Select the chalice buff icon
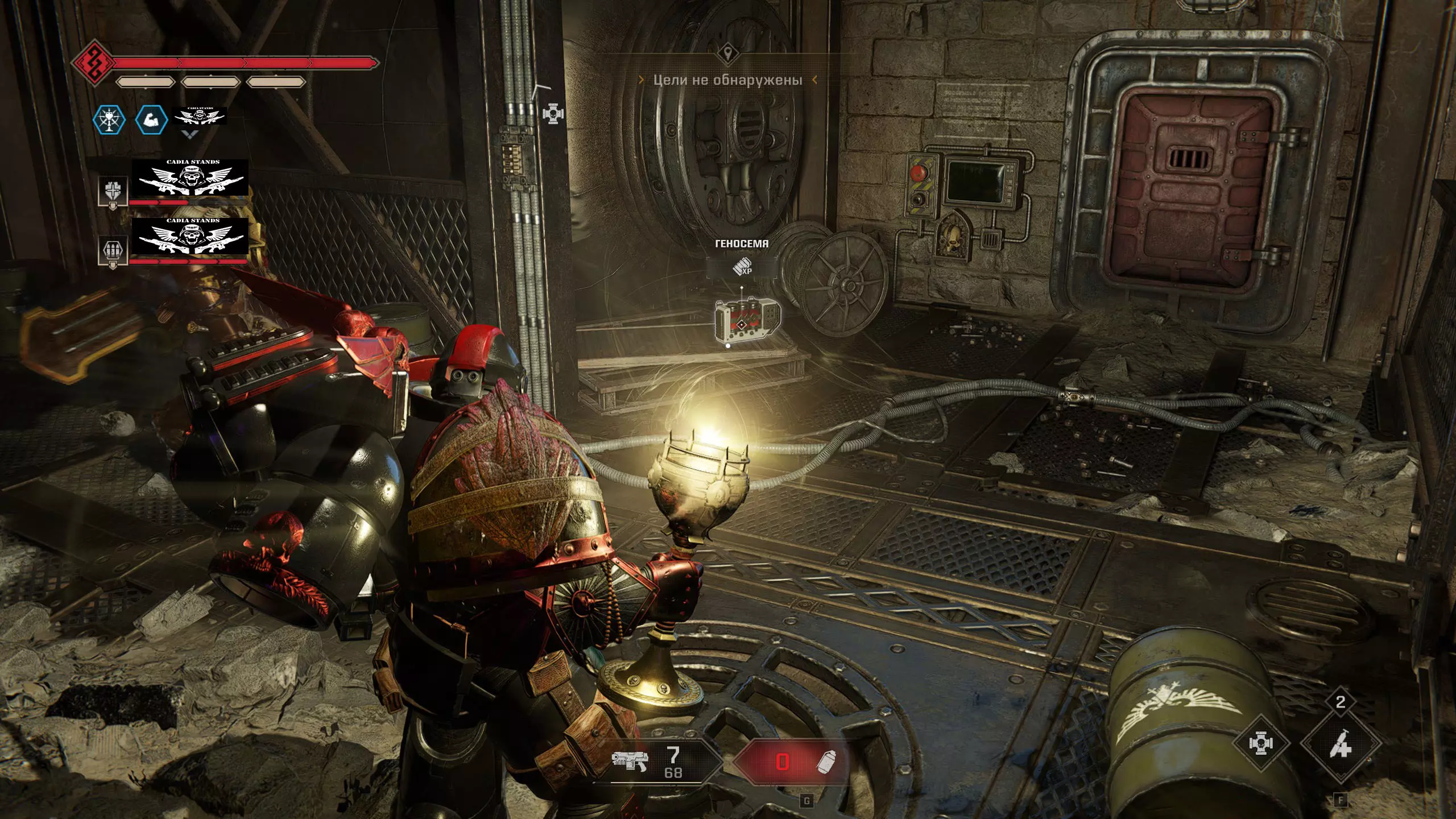 pos(109,120)
